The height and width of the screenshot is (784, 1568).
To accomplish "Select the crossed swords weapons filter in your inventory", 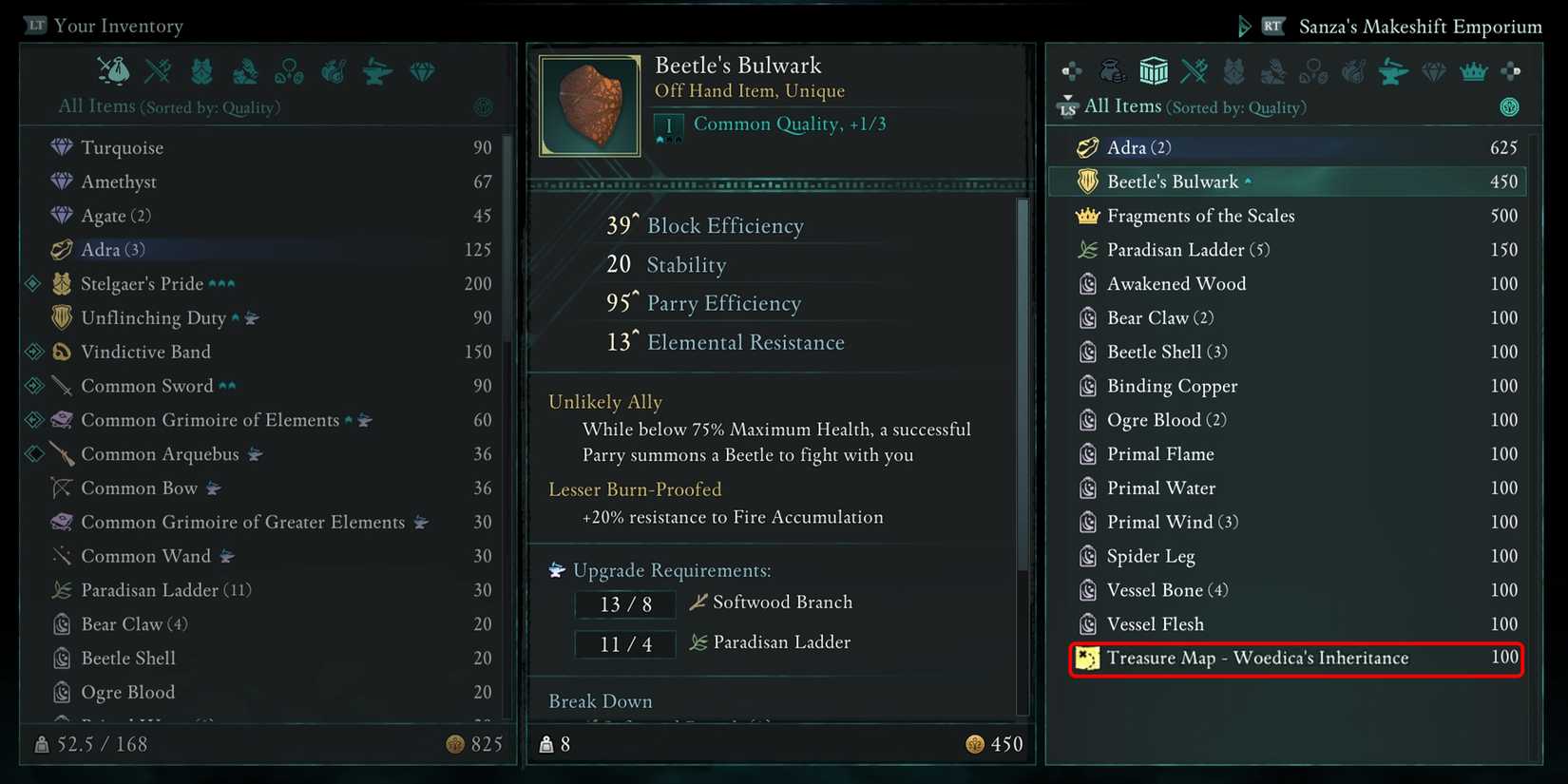I will pyautogui.click(x=158, y=70).
